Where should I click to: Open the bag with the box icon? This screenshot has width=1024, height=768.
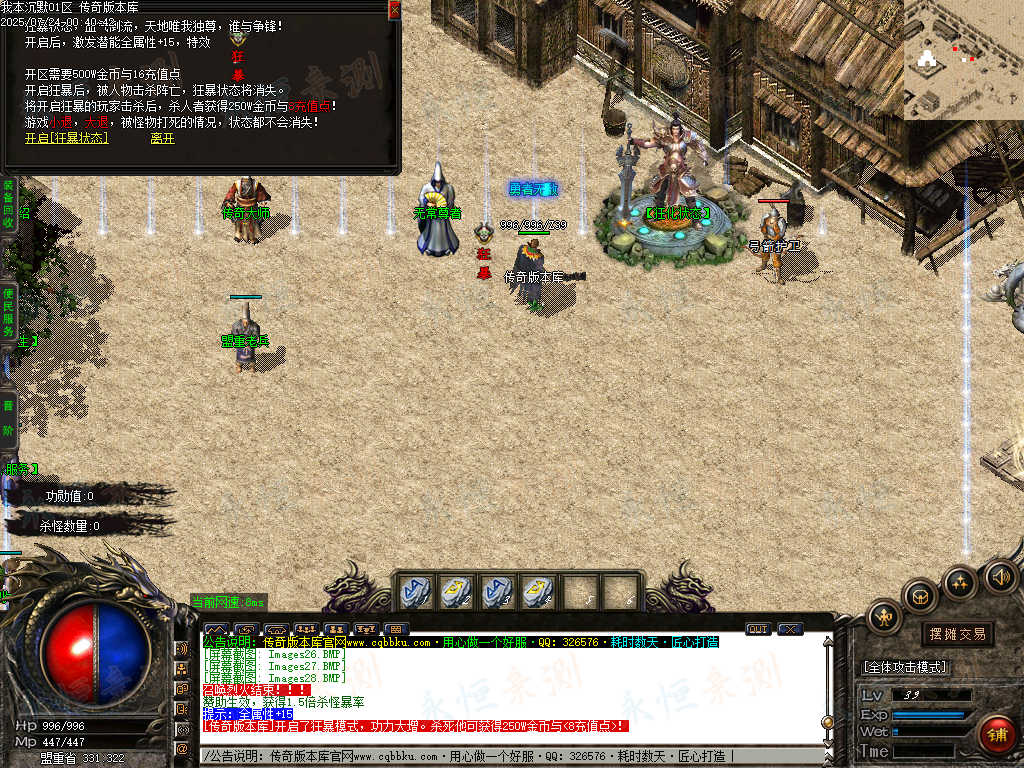pos(920,597)
